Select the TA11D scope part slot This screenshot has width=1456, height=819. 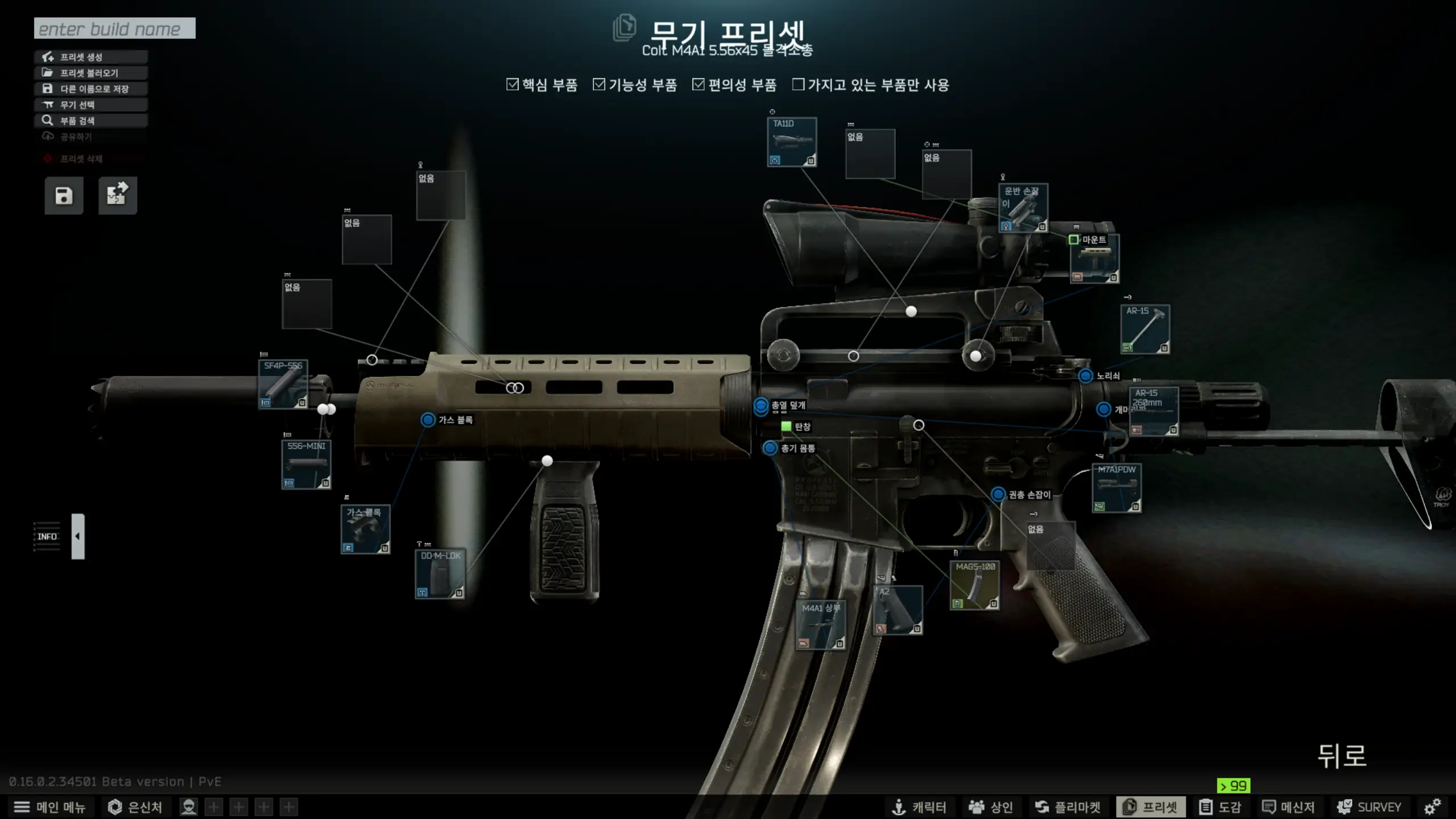tap(792, 142)
